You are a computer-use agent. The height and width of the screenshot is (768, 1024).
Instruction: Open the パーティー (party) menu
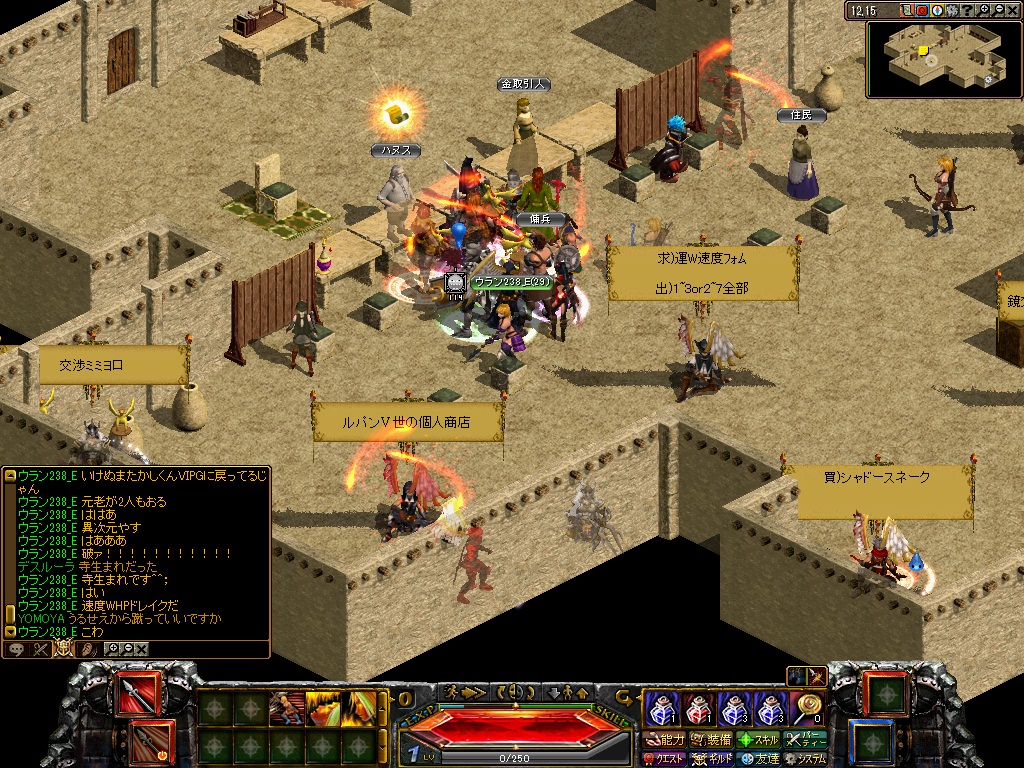click(805, 740)
